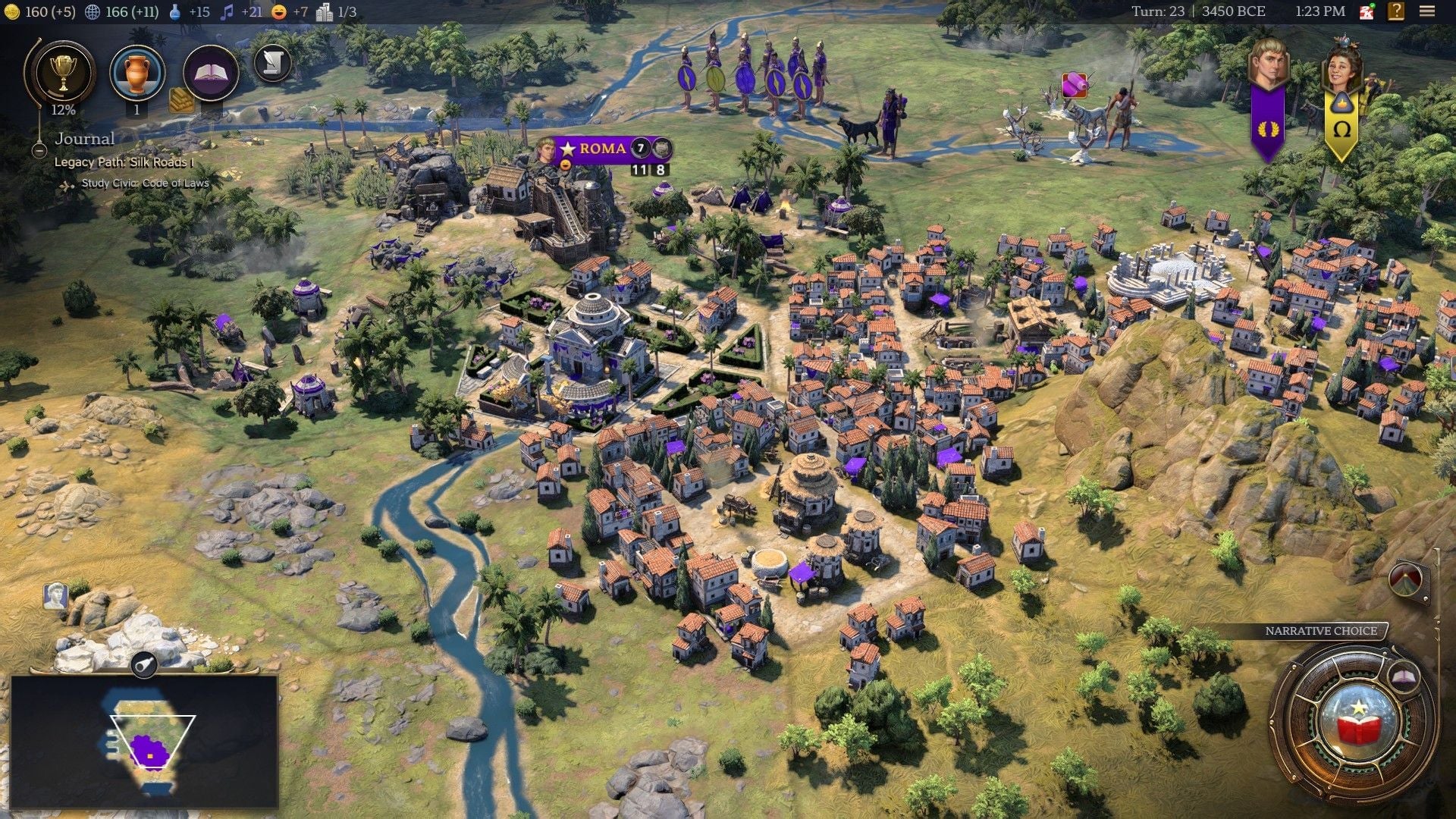Image resolution: width=1456 pixels, height=819 pixels.
Task: Click the scroll and quill icon
Action: point(272,64)
